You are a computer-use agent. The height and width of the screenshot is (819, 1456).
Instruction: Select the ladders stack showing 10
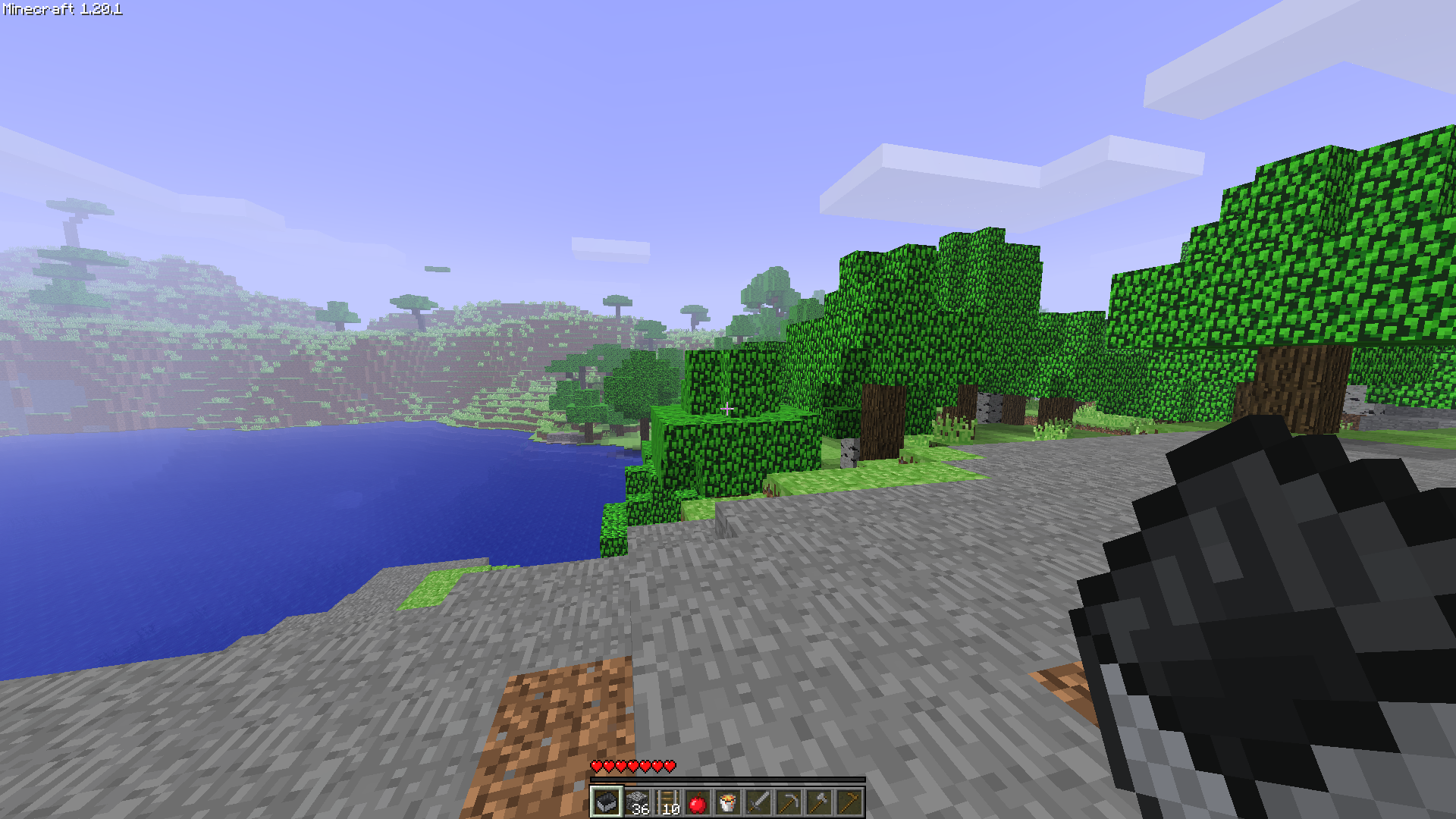click(668, 802)
